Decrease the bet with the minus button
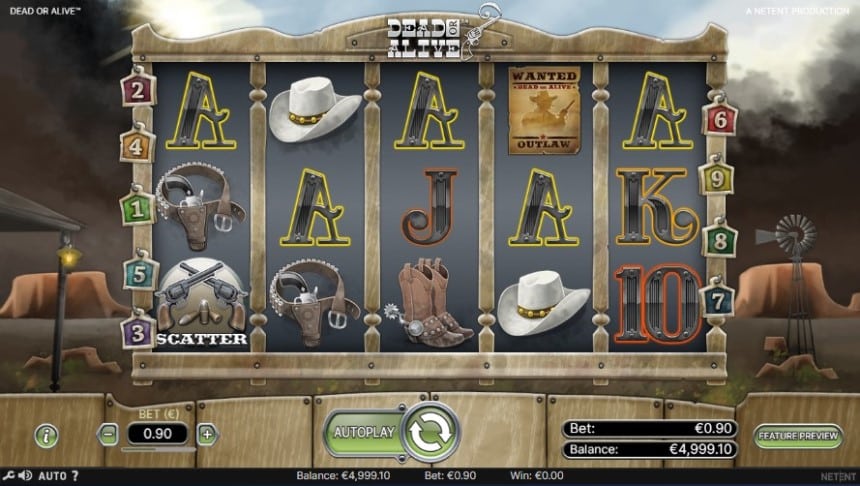The height and width of the screenshot is (486, 860). coord(108,434)
